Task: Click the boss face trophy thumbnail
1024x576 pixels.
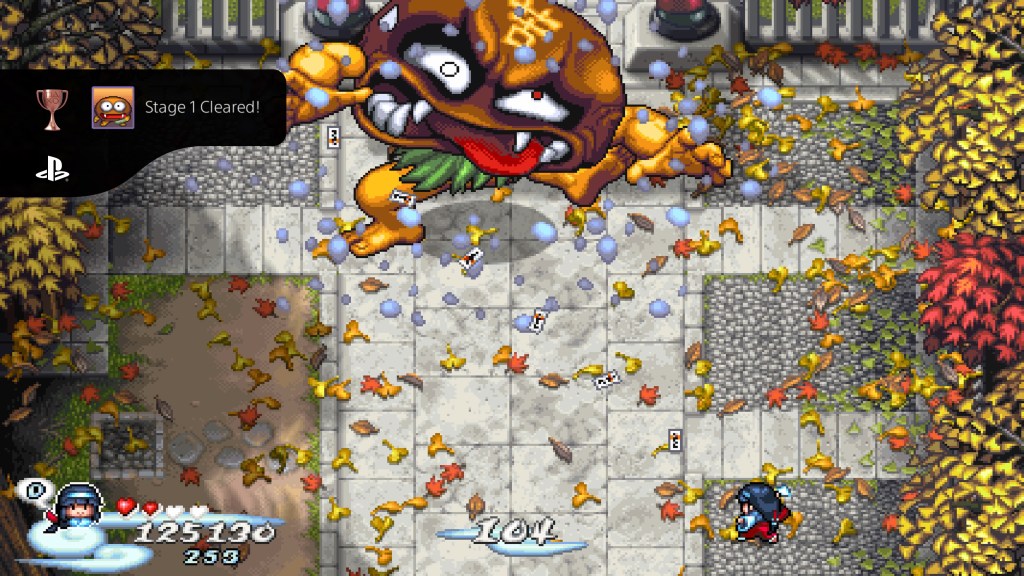Action: [113, 107]
